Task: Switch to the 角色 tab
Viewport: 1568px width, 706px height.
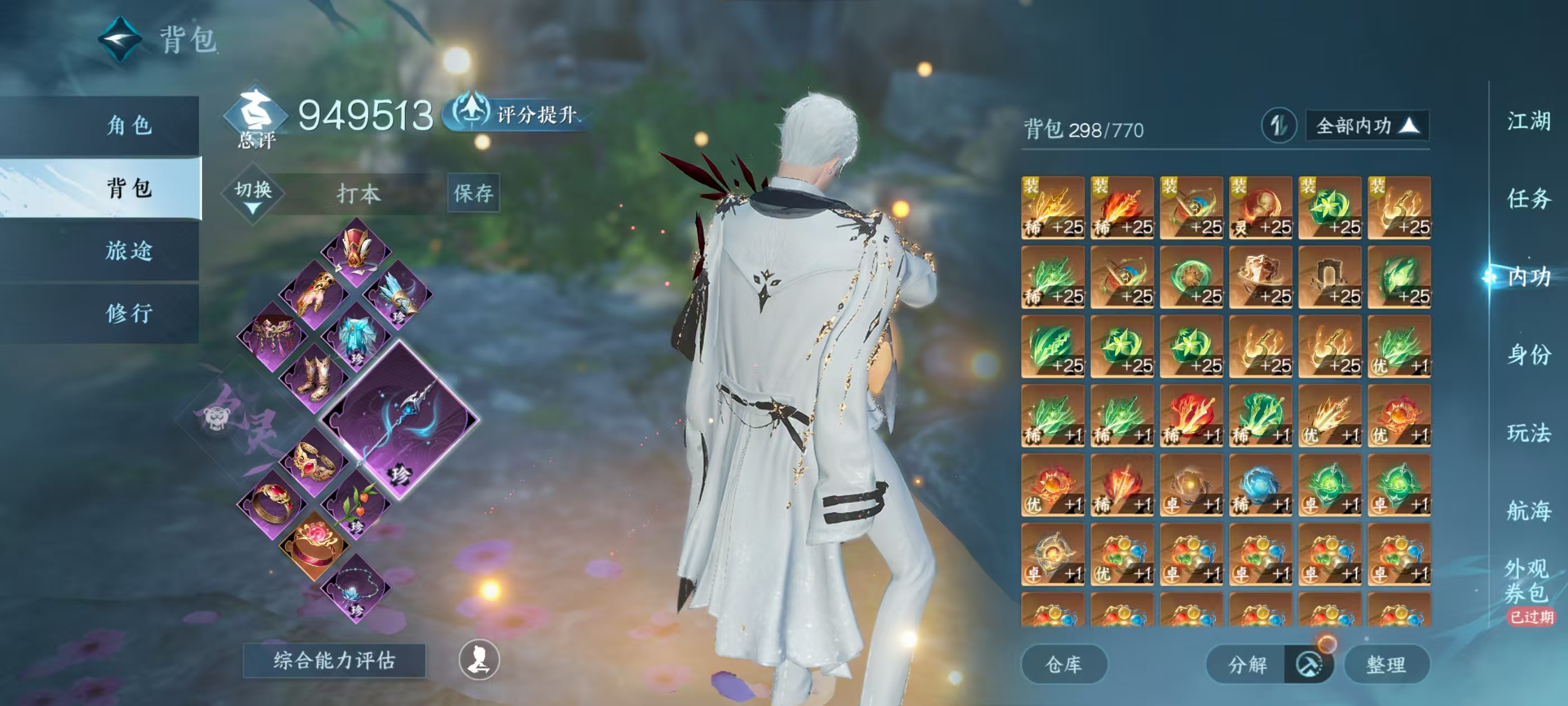Action: click(x=131, y=127)
